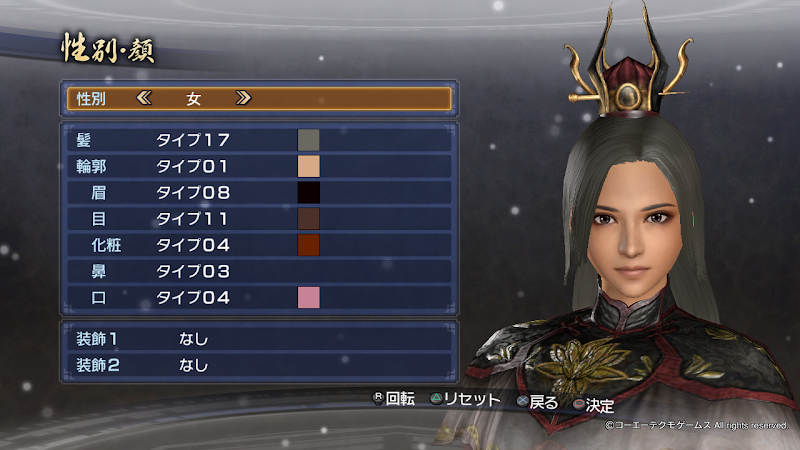Choose the black eyebrow color swatch
Screen dimensions: 800x450
tap(308, 192)
